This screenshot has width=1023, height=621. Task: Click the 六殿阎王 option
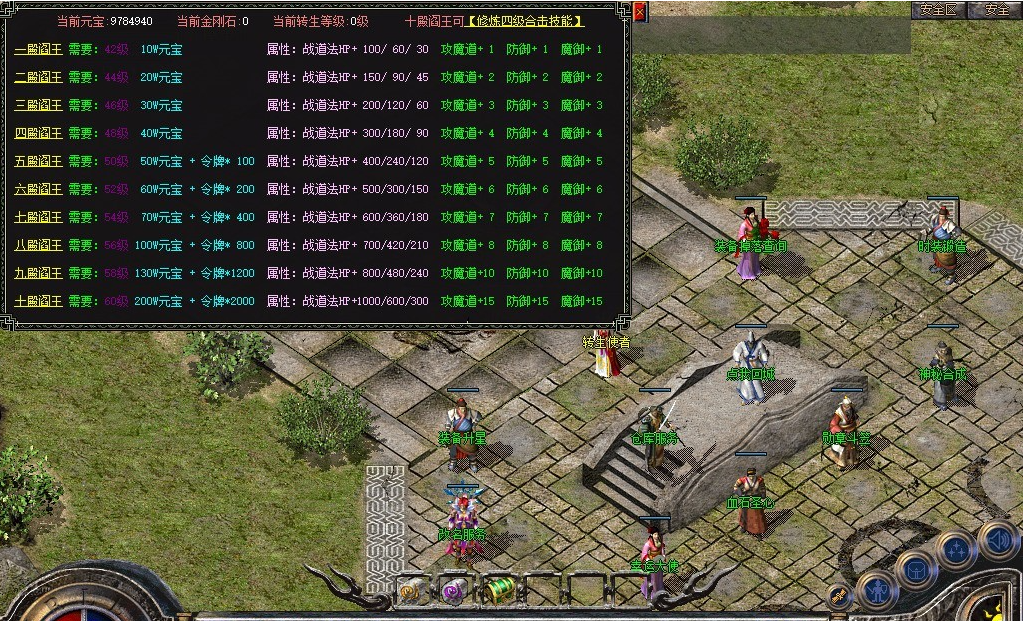(x=38, y=189)
